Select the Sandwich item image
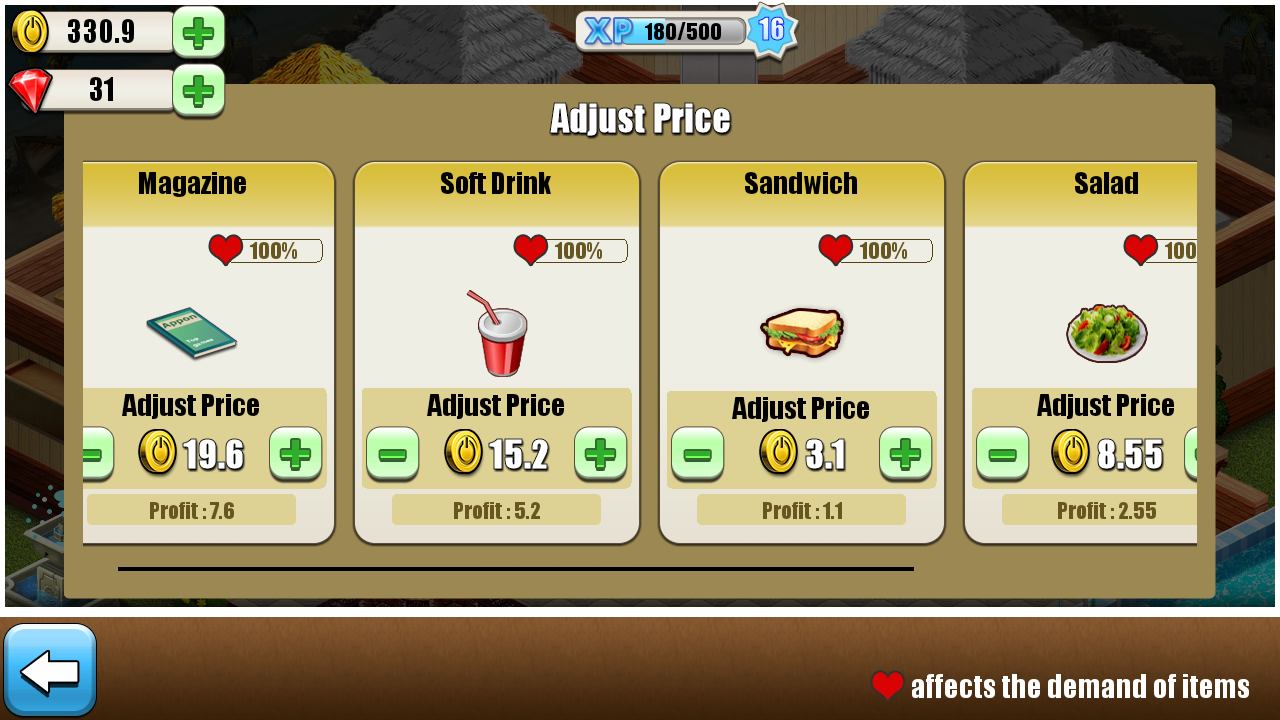This screenshot has width=1280, height=720. (802, 332)
